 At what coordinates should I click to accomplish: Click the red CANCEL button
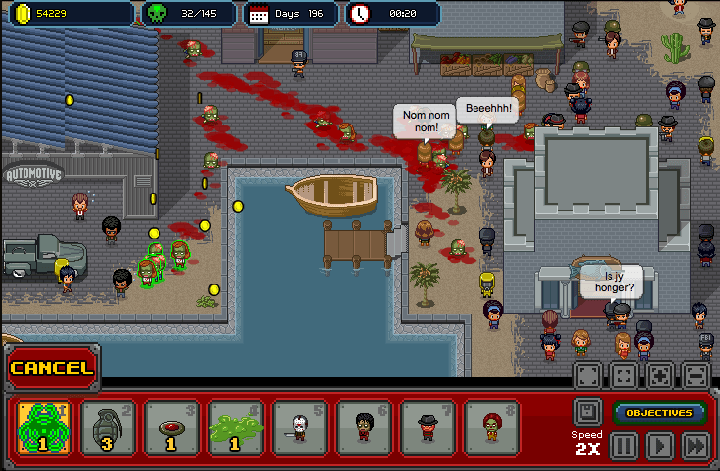[x=52, y=368]
